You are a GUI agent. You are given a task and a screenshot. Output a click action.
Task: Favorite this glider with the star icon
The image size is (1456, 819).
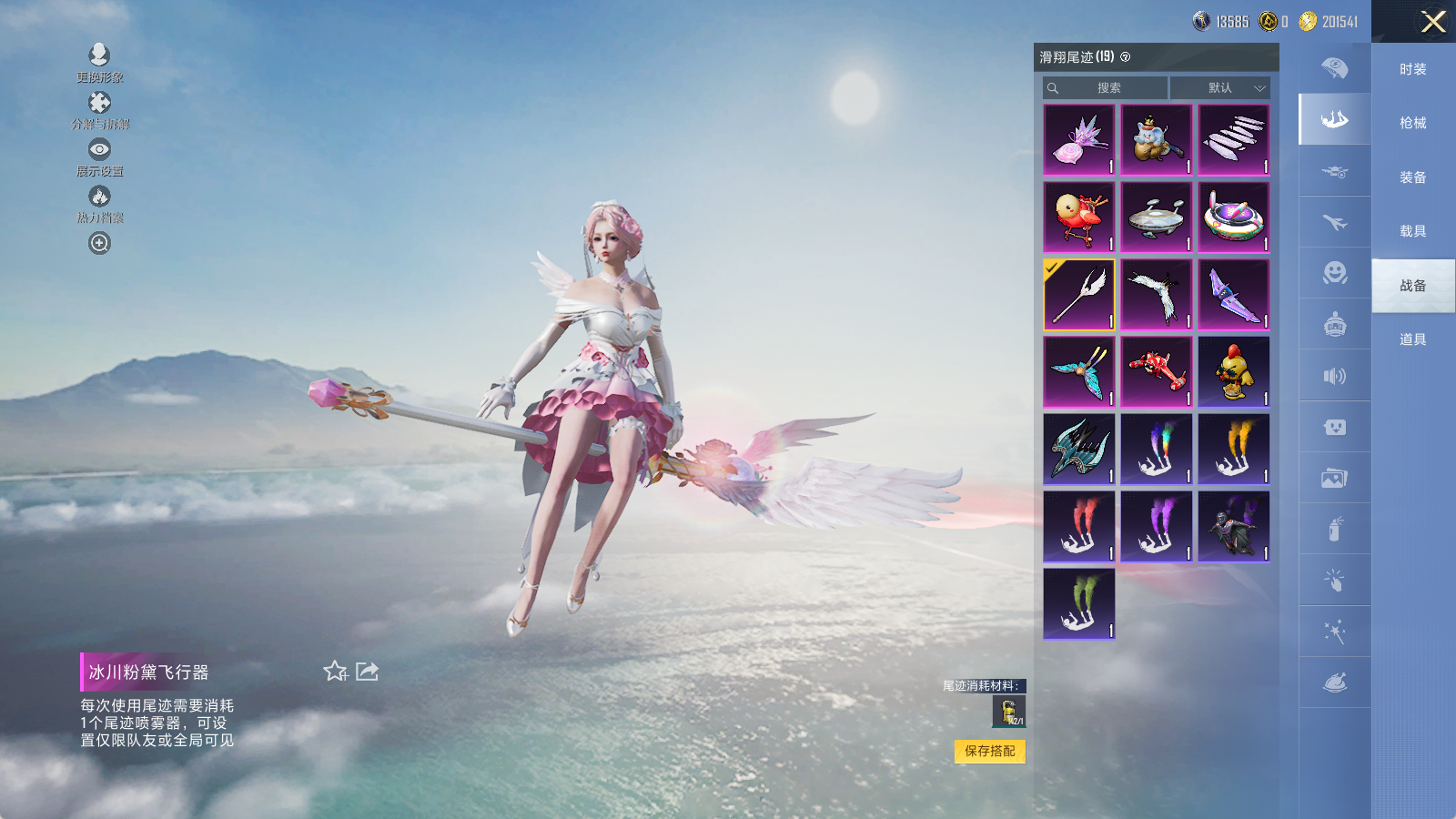[335, 672]
